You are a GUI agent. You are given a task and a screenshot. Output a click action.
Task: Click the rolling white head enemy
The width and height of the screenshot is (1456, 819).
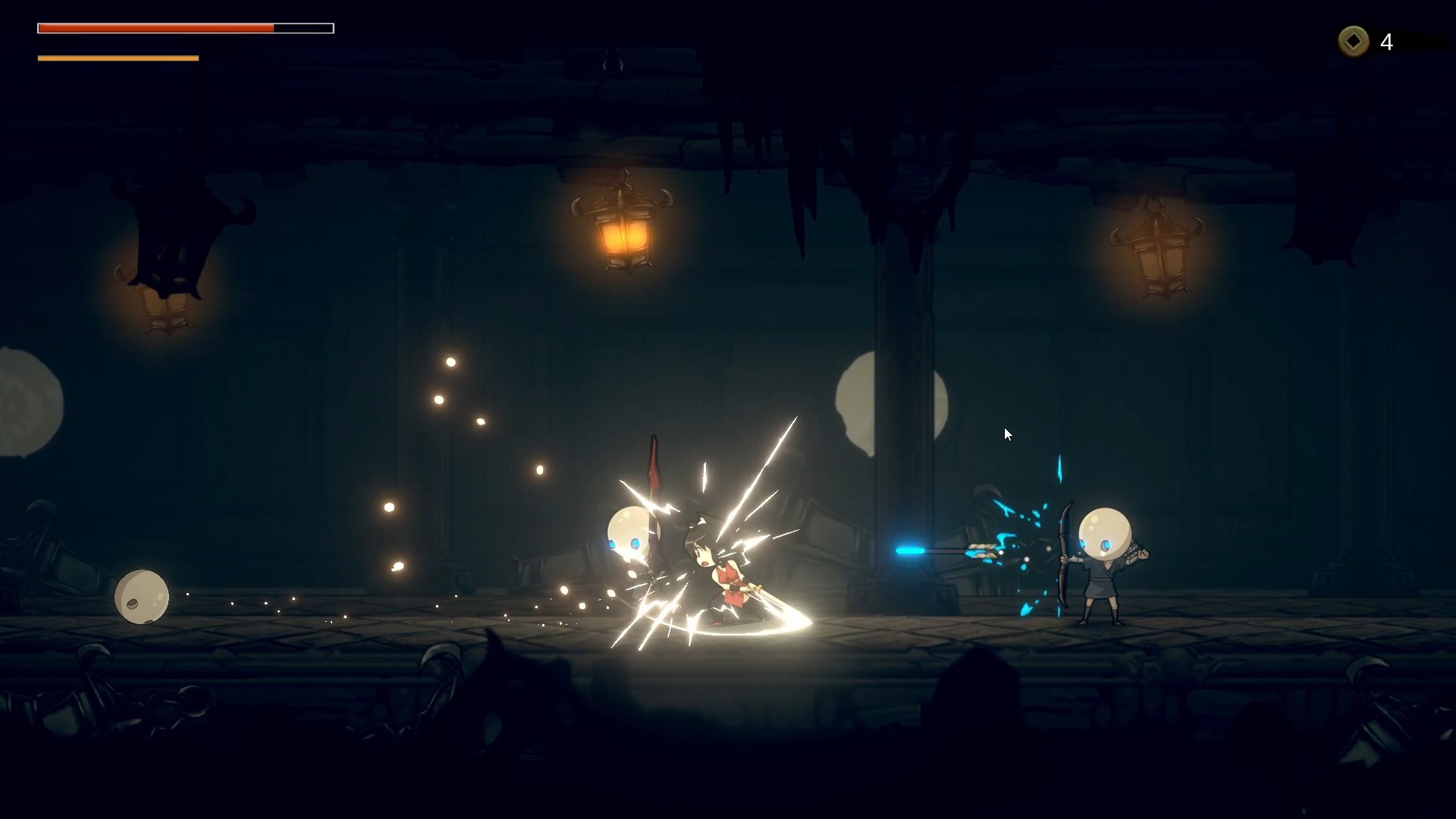(x=143, y=597)
